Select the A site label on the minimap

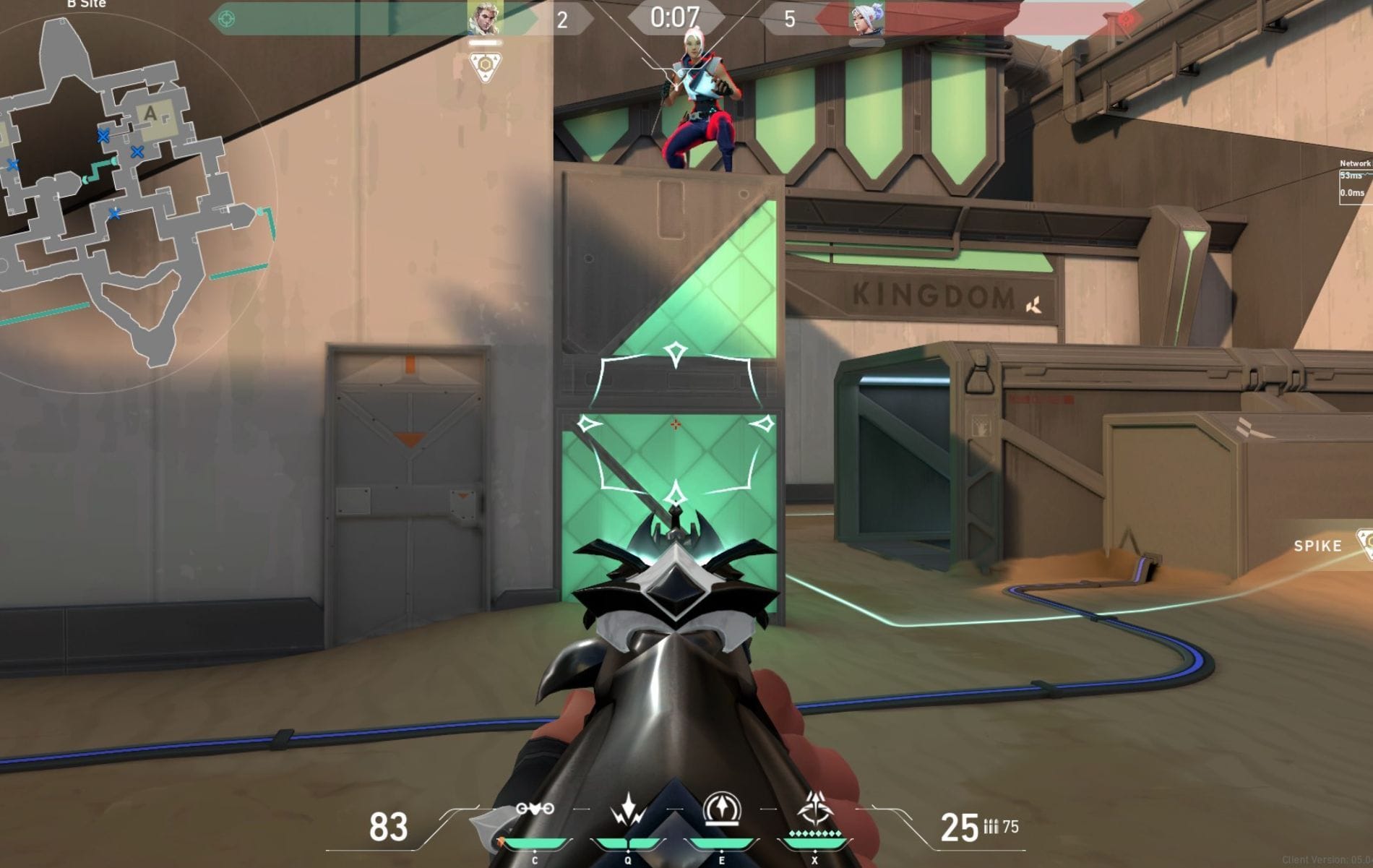[151, 113]
